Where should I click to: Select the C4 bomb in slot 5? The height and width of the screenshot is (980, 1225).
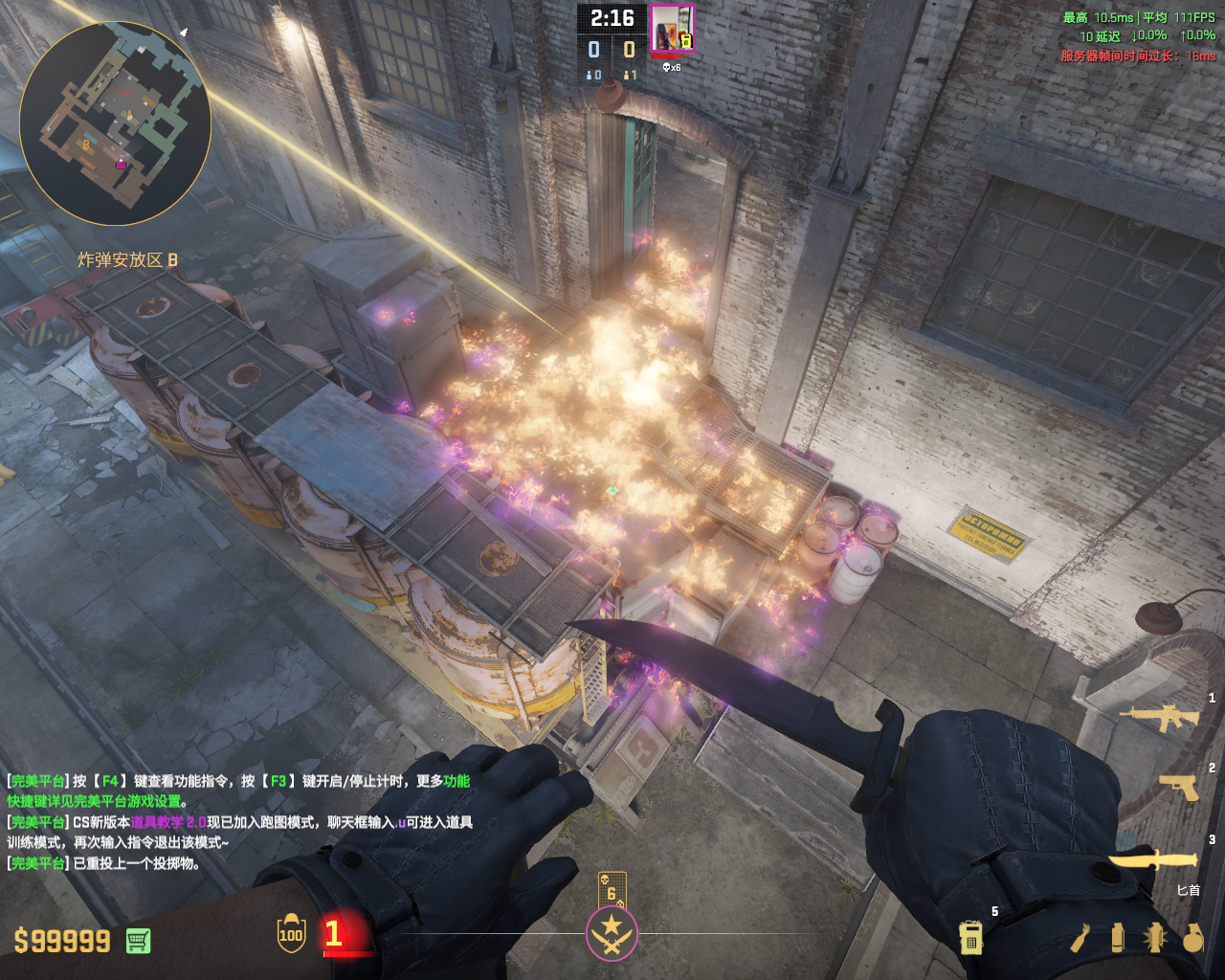971,937
